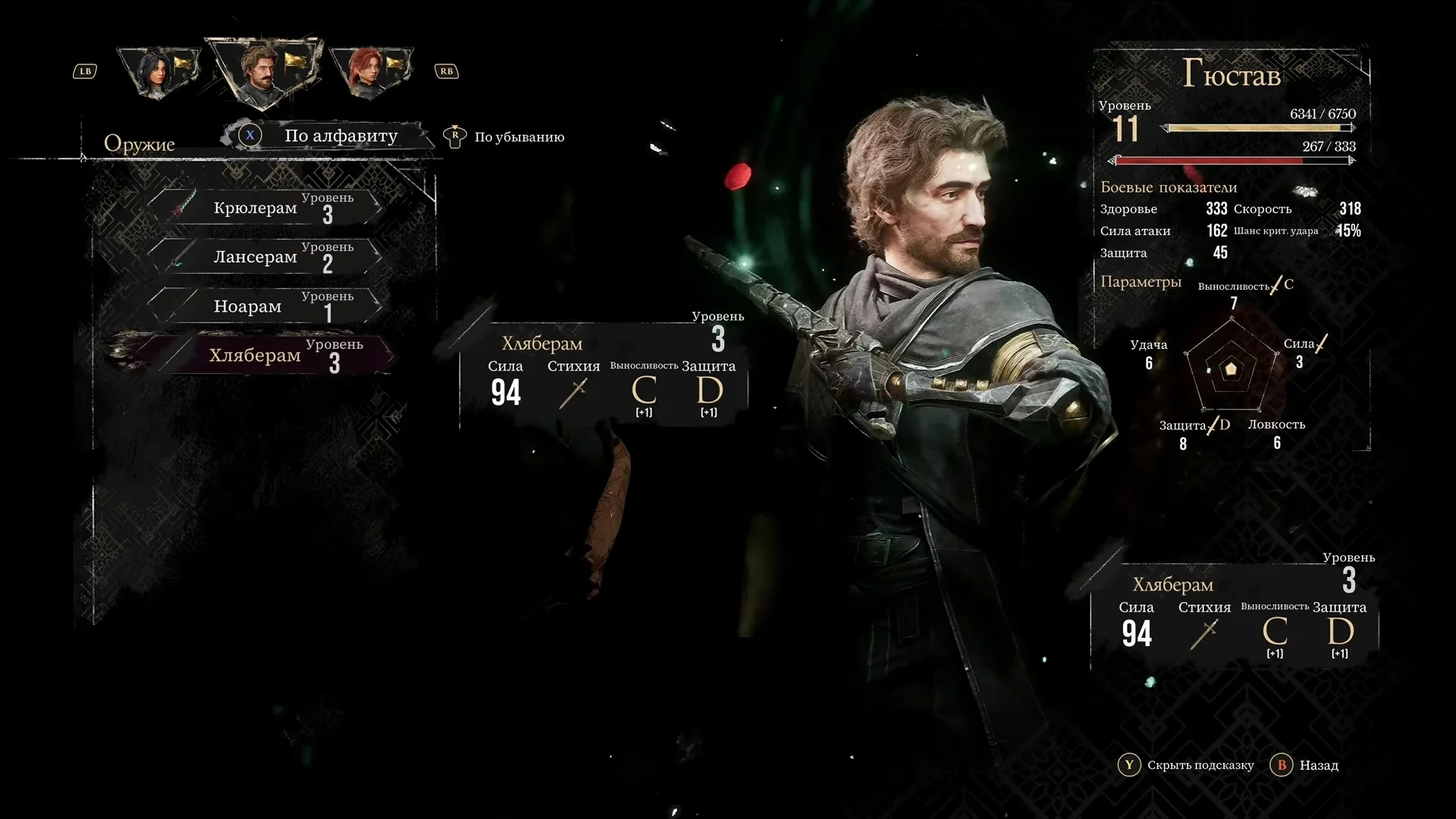
Task: Select the Крюлерам weapon entry
Action: coord(265,207)
